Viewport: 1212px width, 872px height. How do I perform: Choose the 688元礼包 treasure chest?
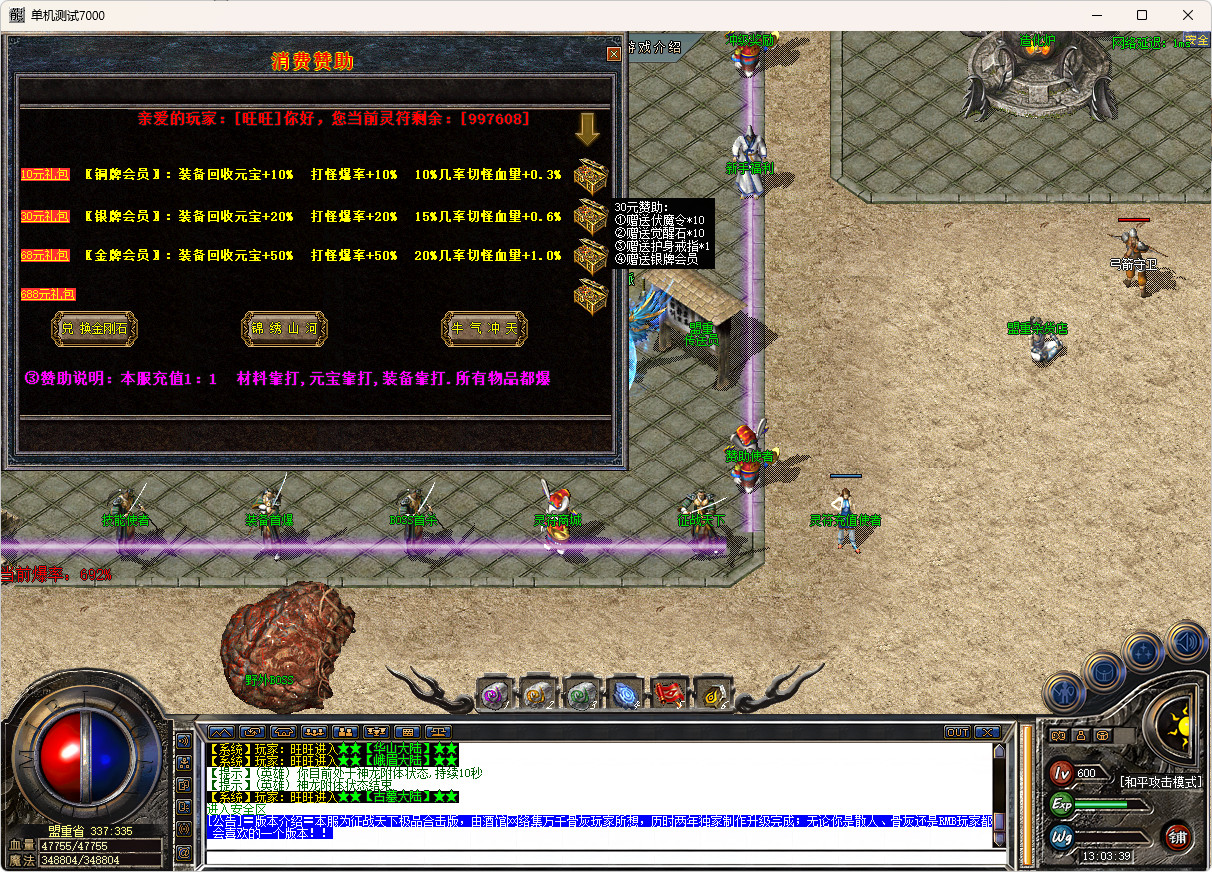pos(590,296)
